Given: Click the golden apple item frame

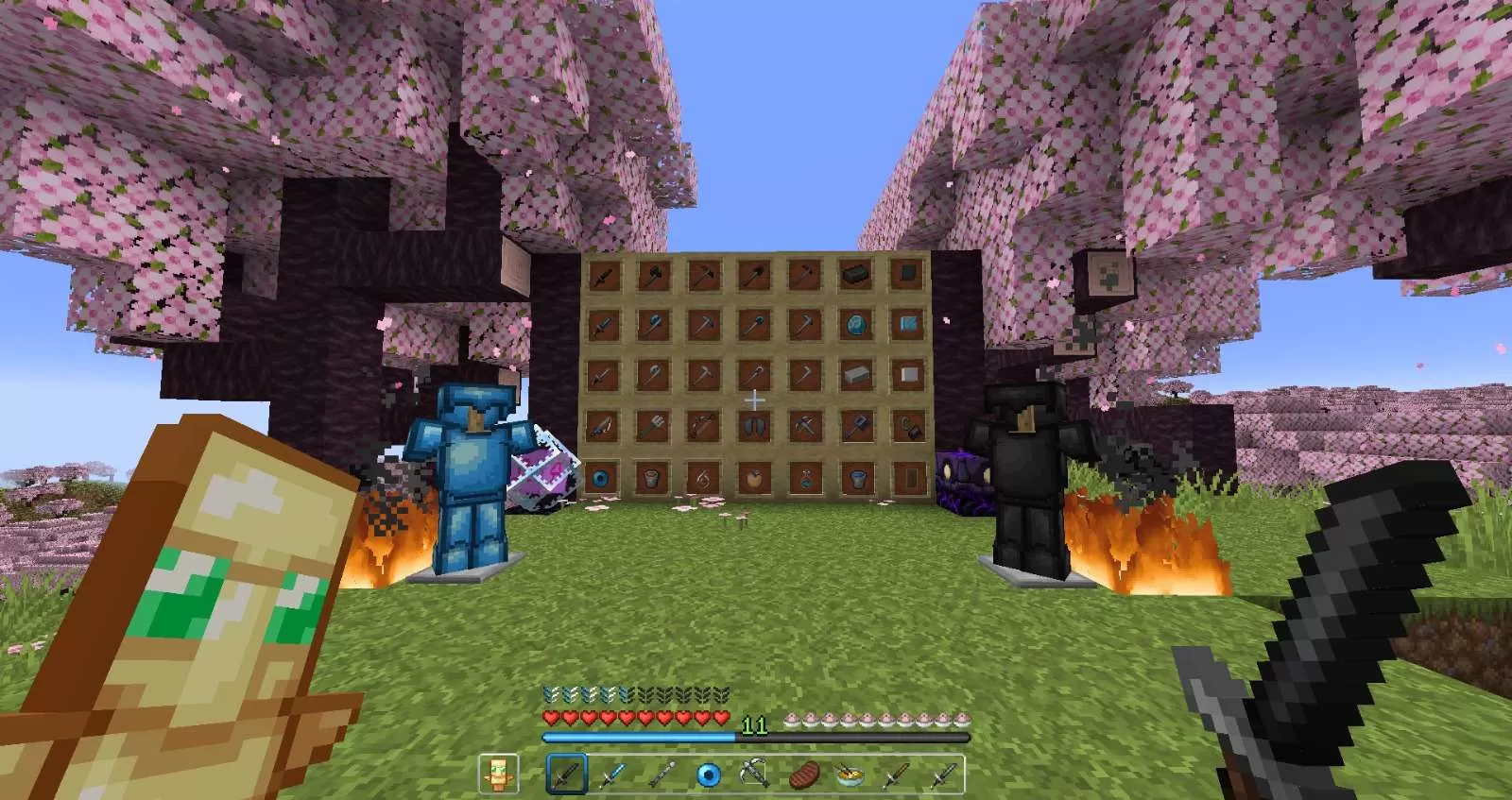Looking at the screenshot, I should coord(754,478).
